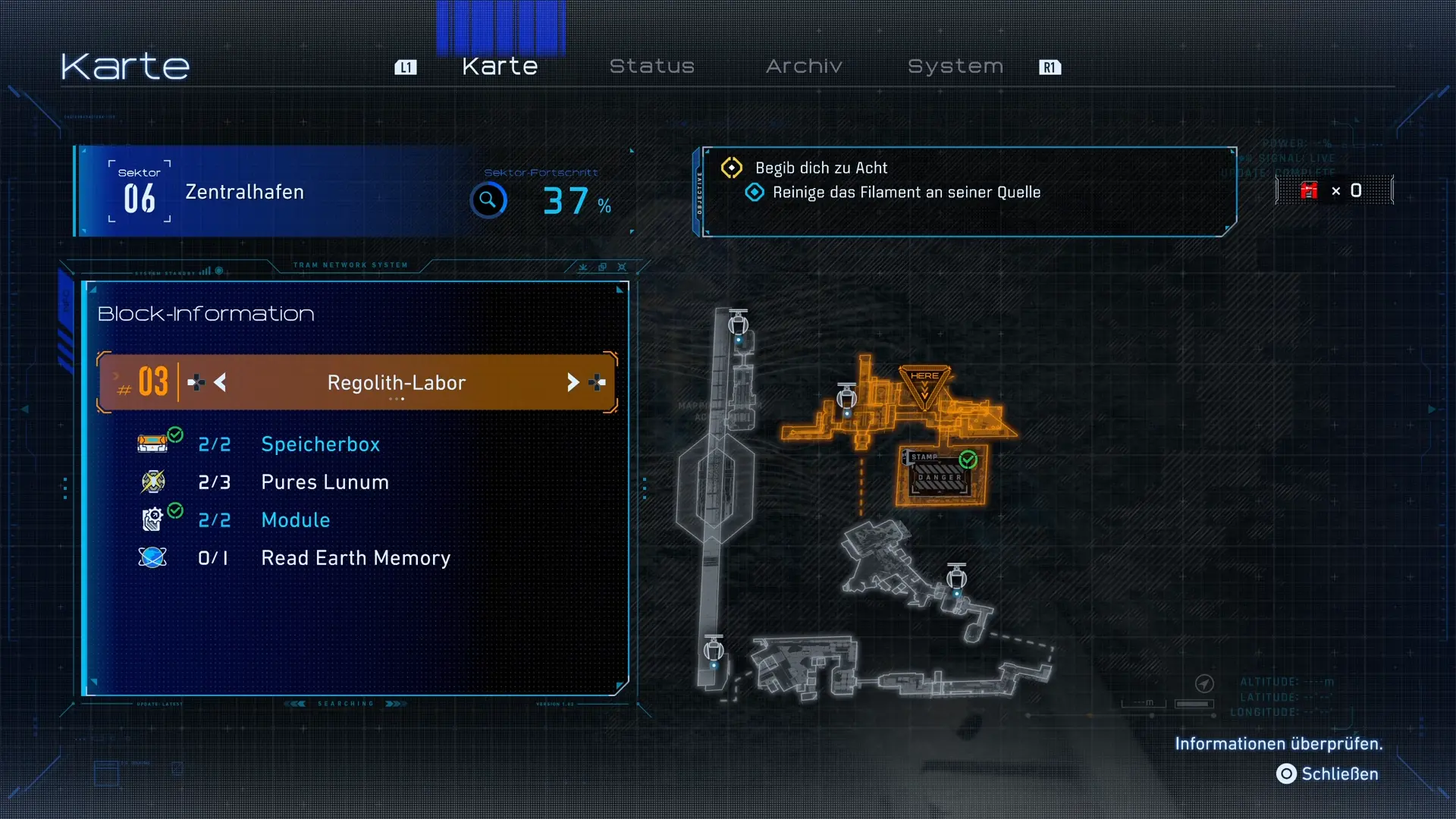
Task: Open the System tab
Action: point(955,67)
